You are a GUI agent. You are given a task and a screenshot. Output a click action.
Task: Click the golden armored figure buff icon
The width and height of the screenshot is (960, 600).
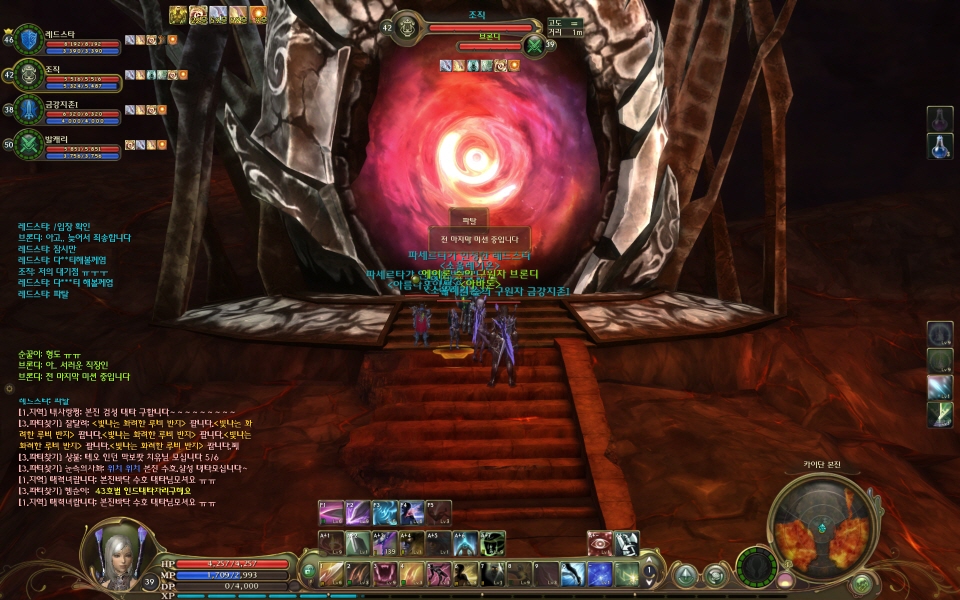pyautogui.click(x=178, y=14)
